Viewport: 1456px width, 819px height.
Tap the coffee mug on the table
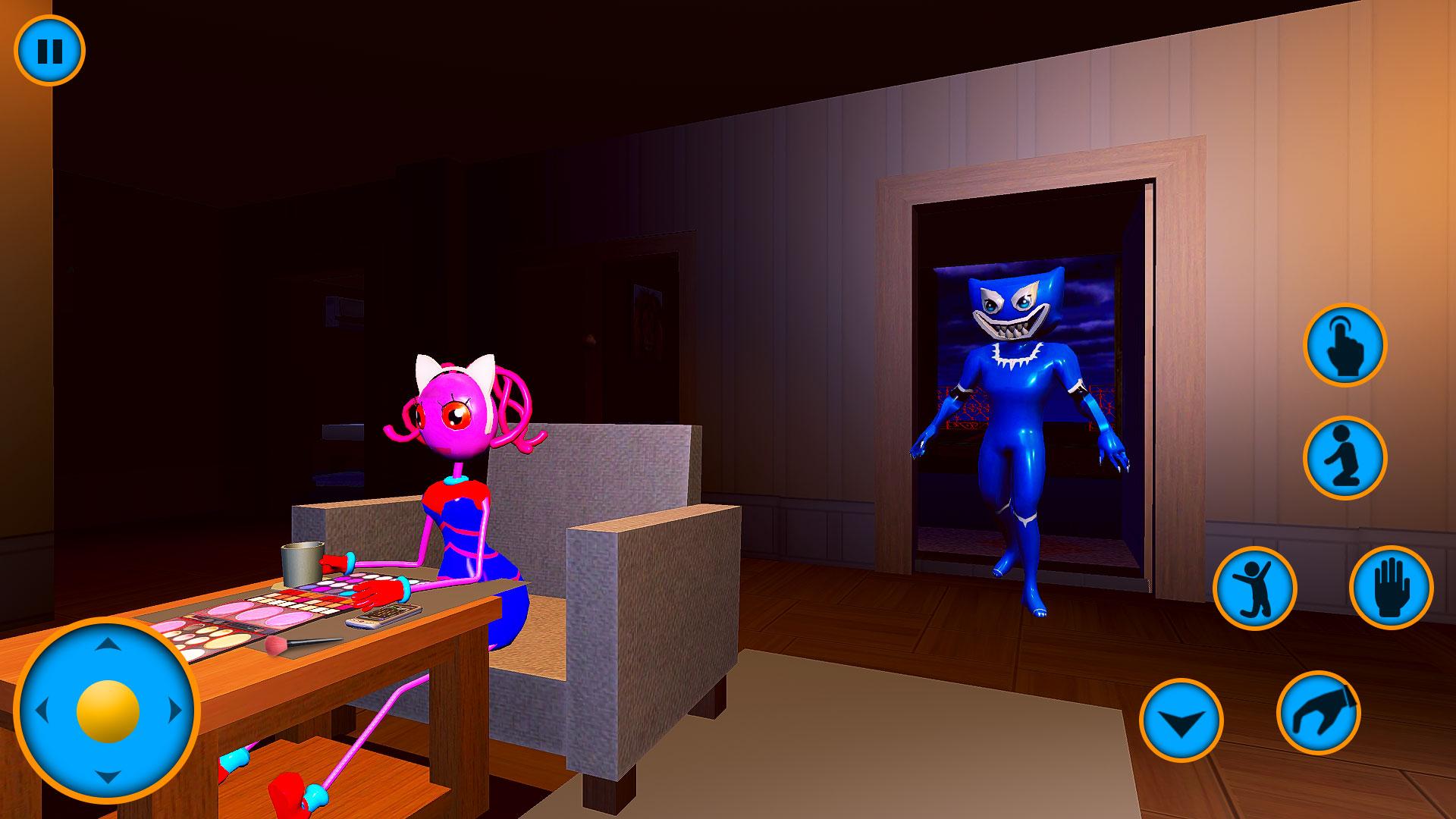pyautogui.click(x=300, y=565)
